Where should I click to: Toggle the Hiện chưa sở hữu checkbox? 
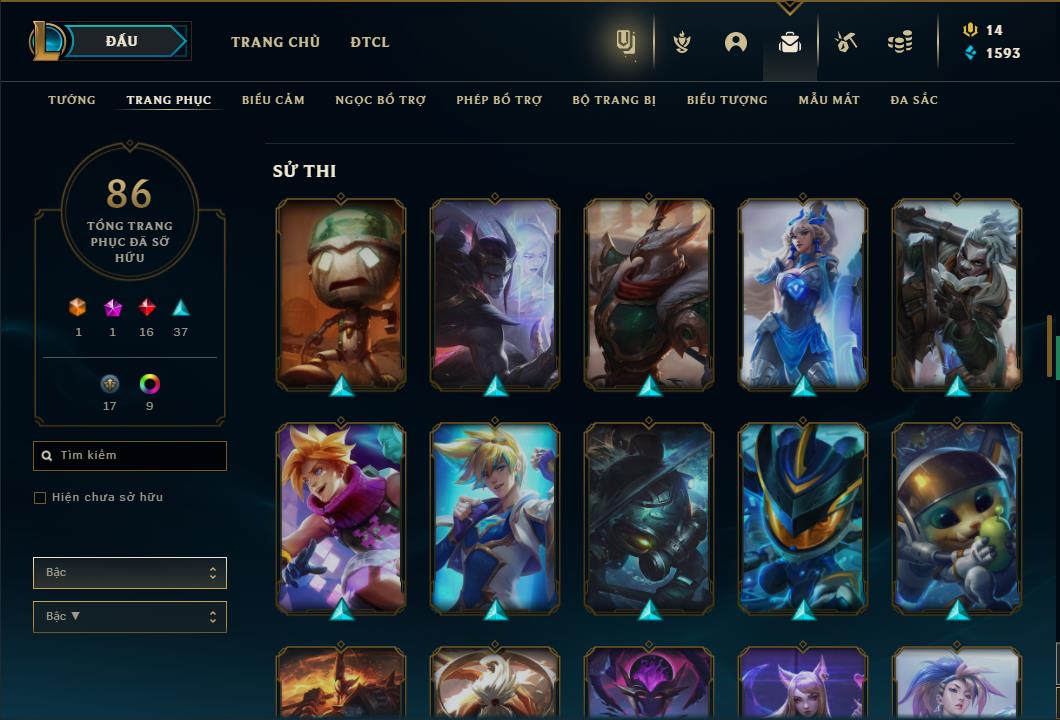40,498
